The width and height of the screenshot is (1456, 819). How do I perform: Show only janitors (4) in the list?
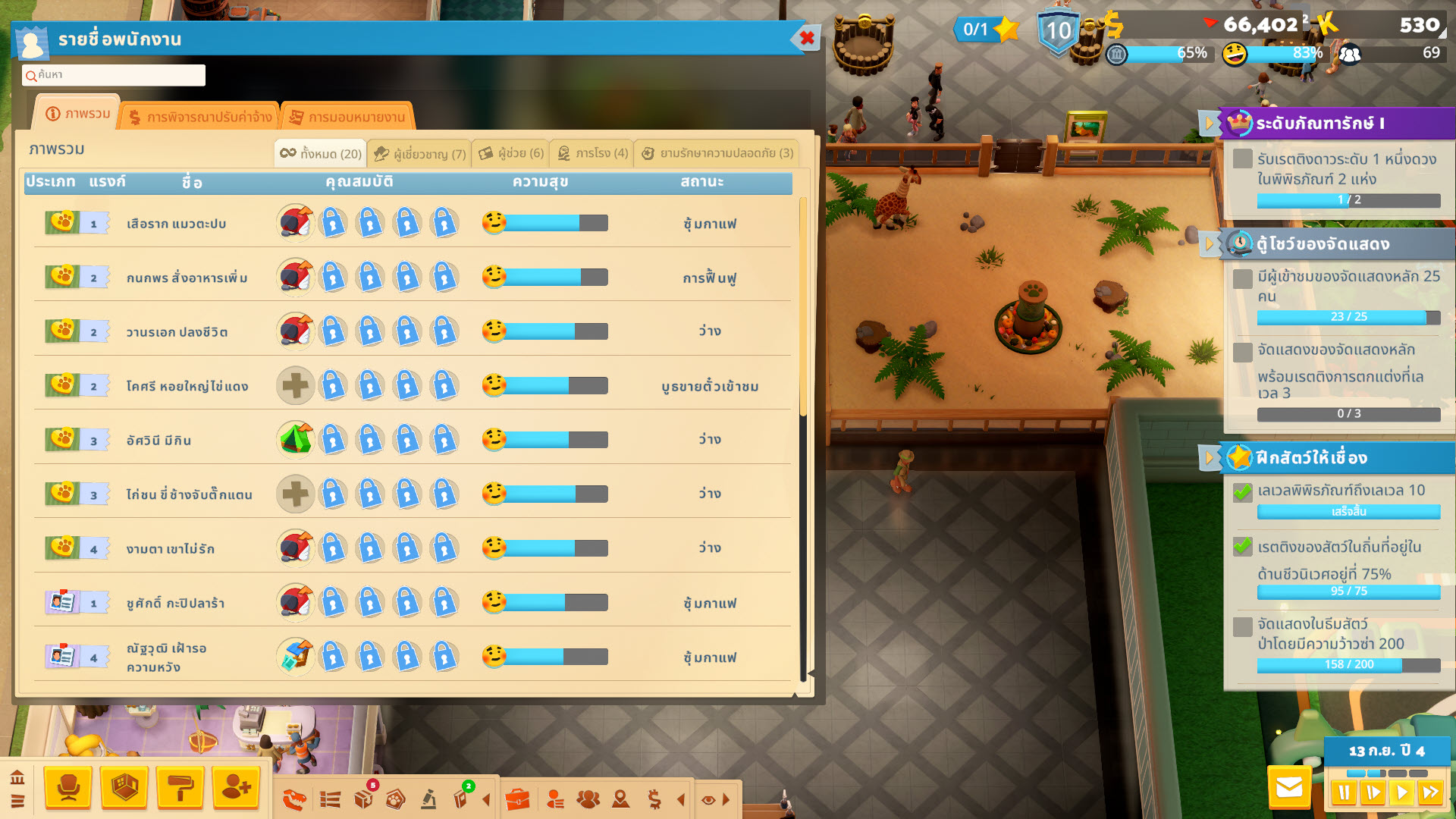pyautogui.click(x=592, y=154)
